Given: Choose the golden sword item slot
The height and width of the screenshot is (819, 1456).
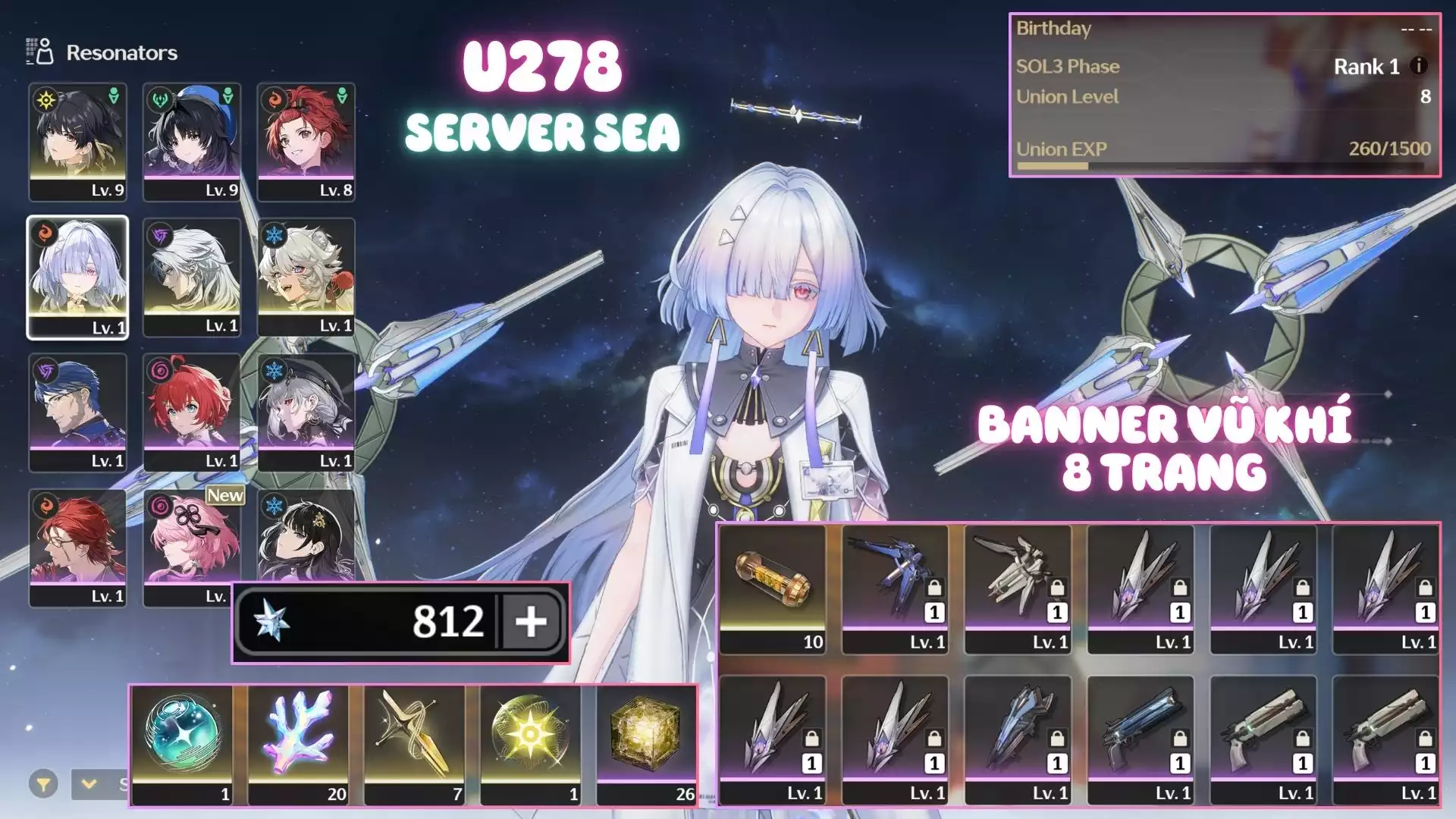Looking at the screenshot, I should coord(414,743).
